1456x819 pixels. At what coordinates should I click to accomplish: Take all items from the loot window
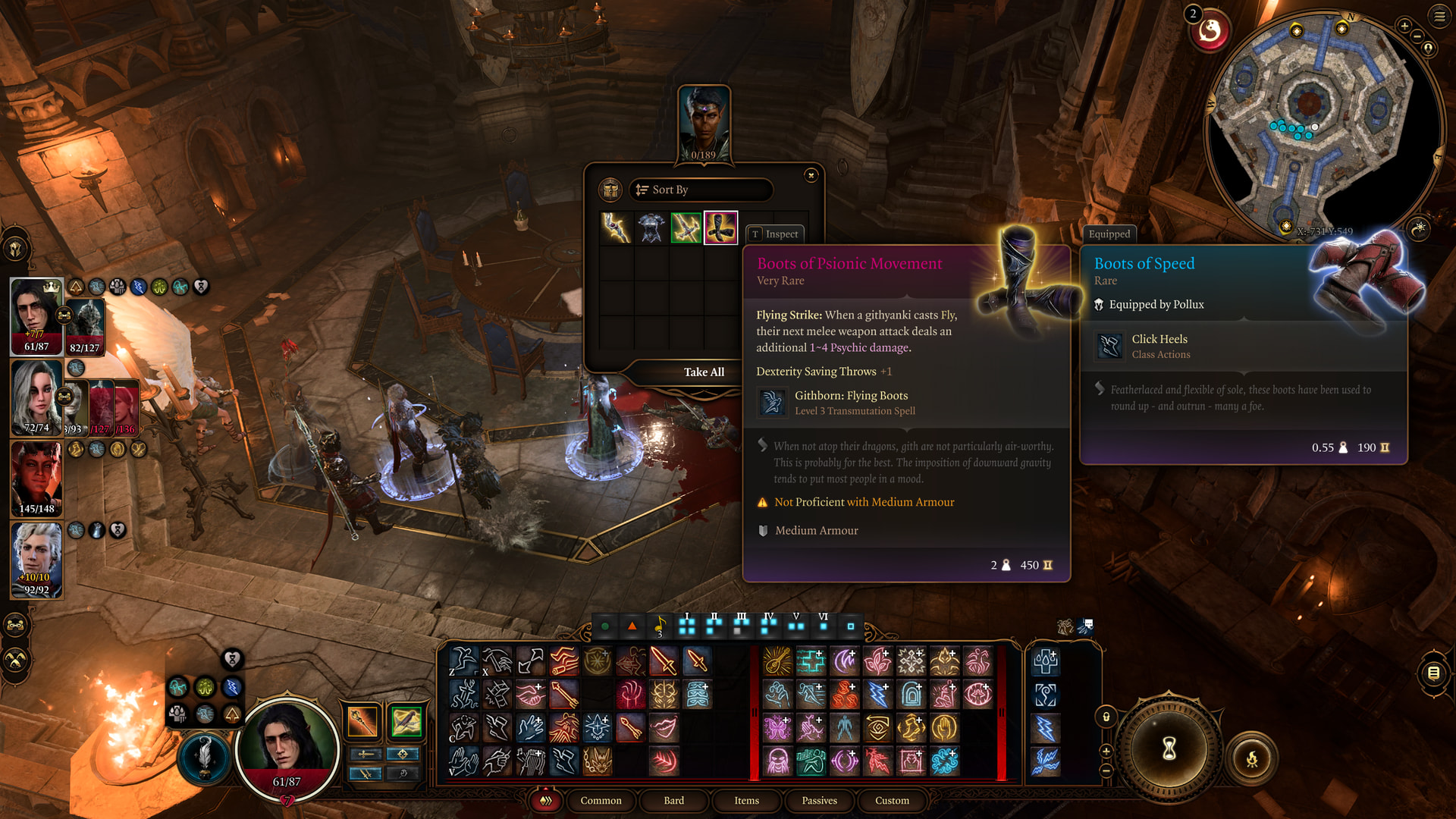pos(703,372)
